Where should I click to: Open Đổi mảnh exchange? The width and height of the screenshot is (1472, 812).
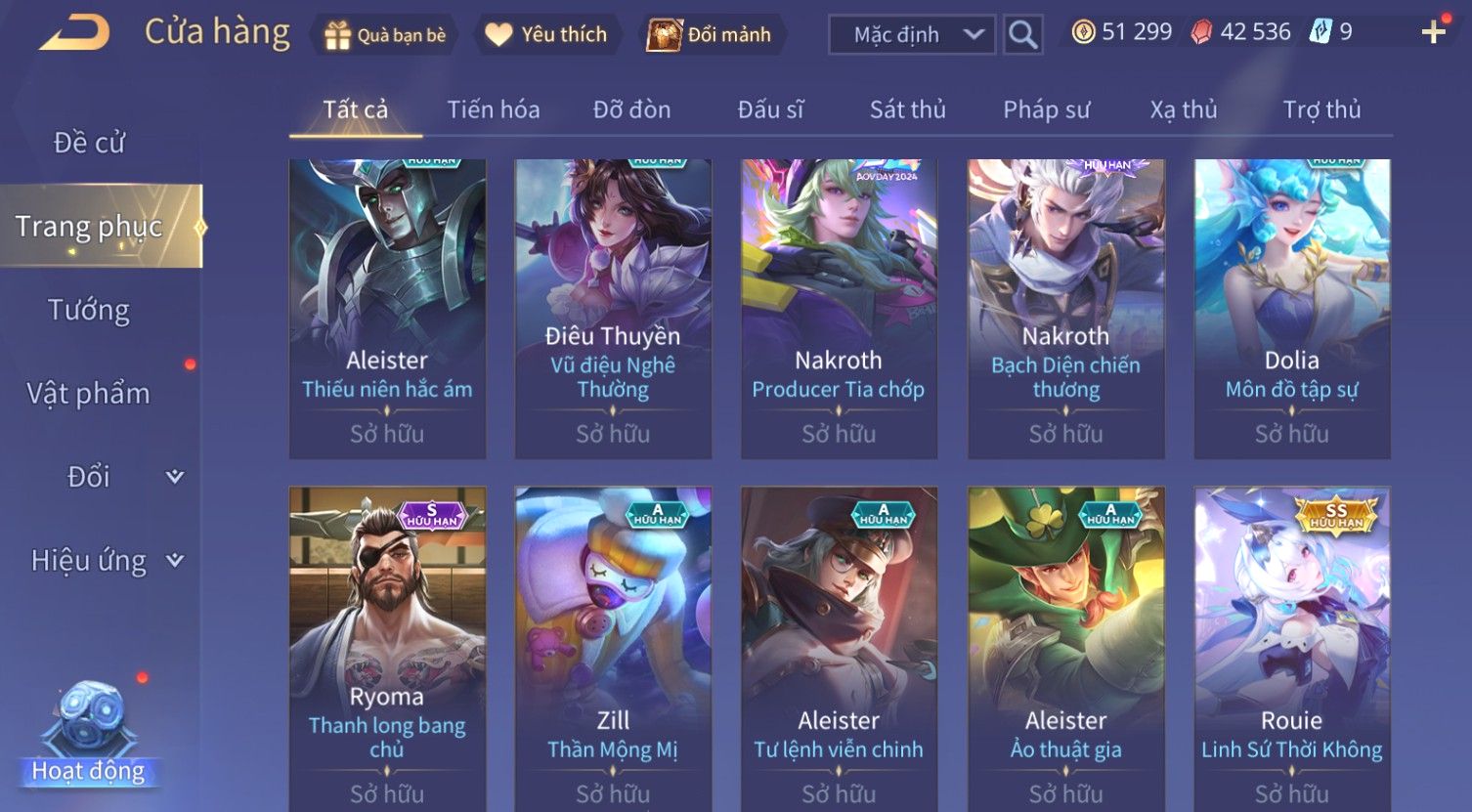tap(711, 35)
